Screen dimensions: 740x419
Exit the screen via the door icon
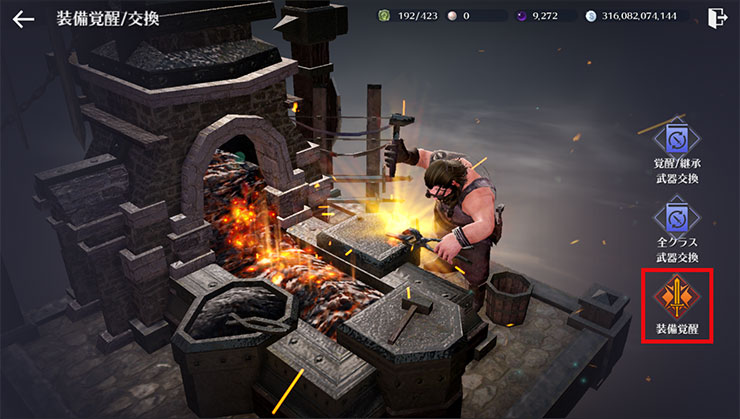click(x=716, y=17)
